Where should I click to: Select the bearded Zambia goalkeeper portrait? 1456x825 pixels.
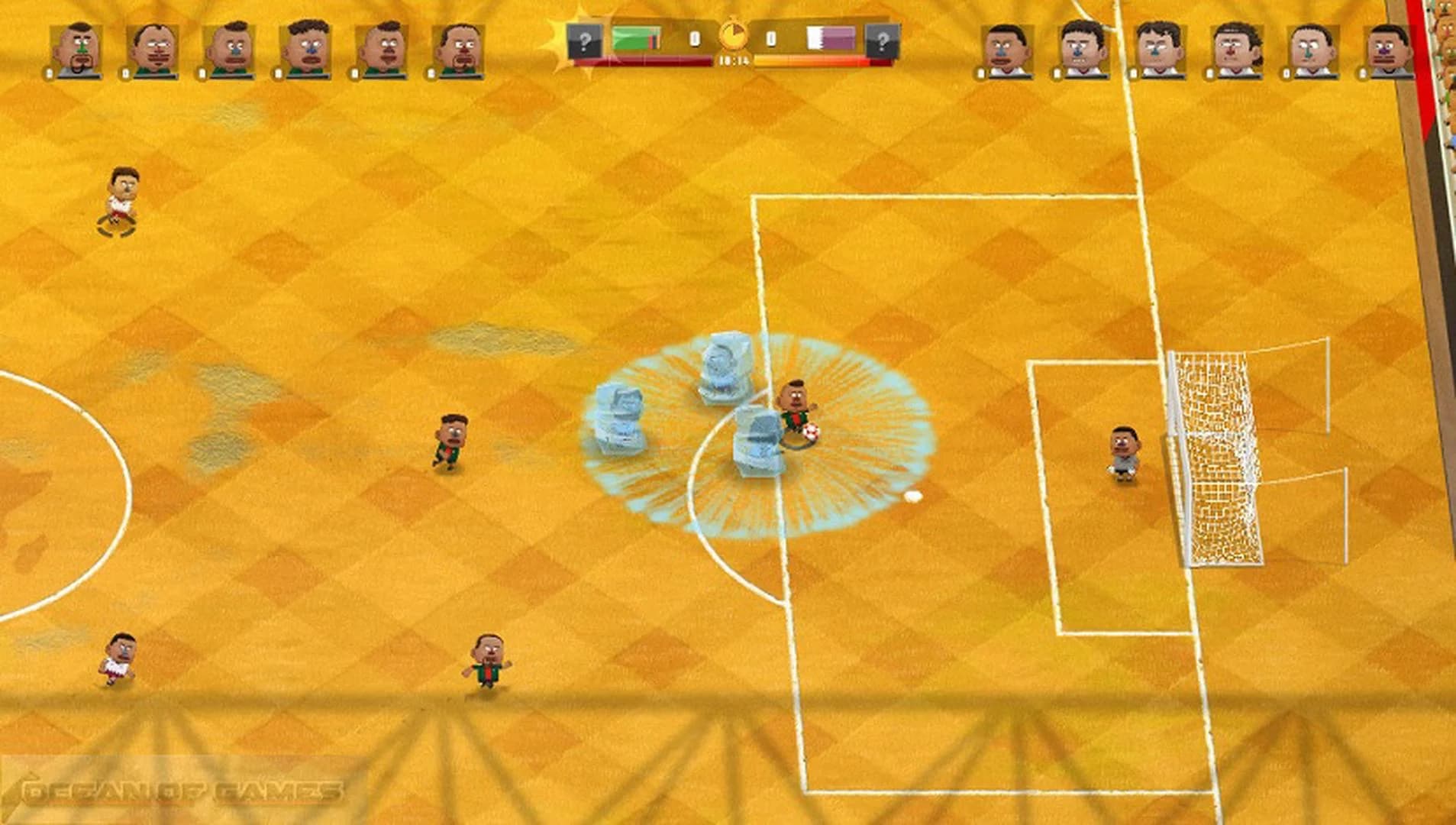79,50
